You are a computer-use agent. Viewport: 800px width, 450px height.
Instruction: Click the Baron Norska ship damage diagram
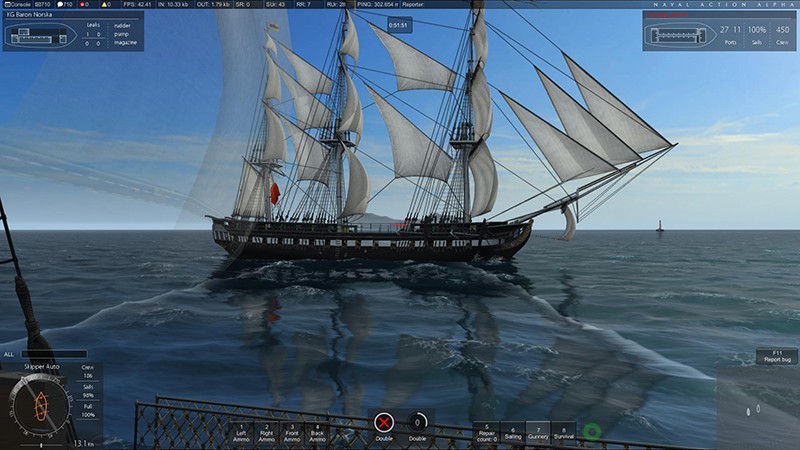pos(38,35)
